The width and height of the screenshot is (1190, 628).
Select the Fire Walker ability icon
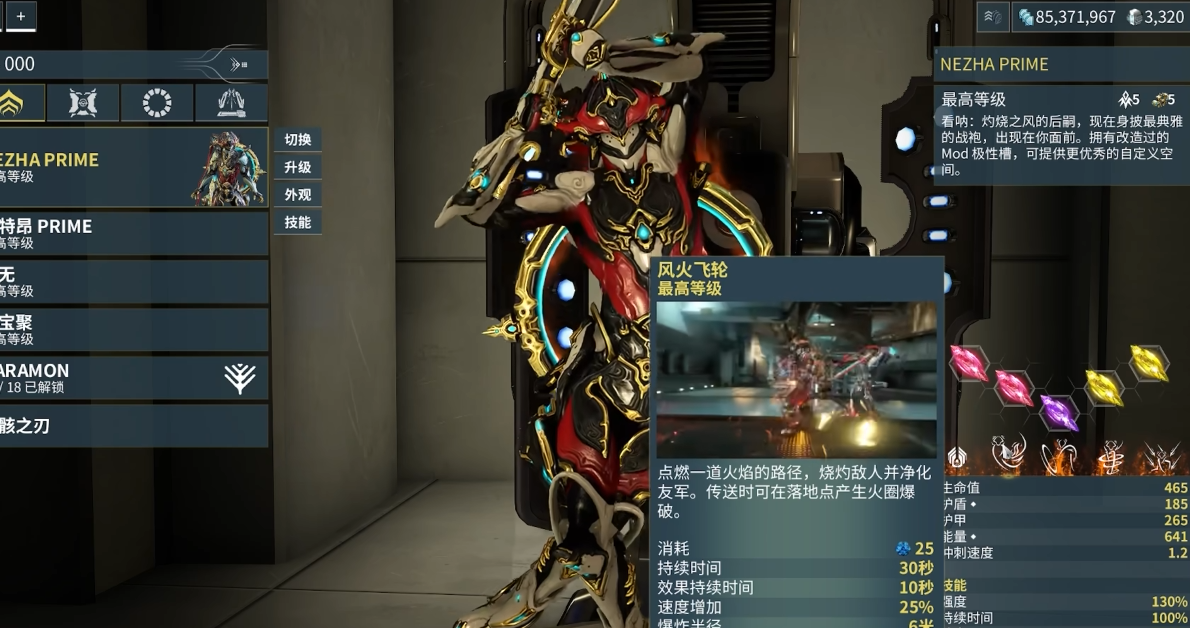[1008, 455]
